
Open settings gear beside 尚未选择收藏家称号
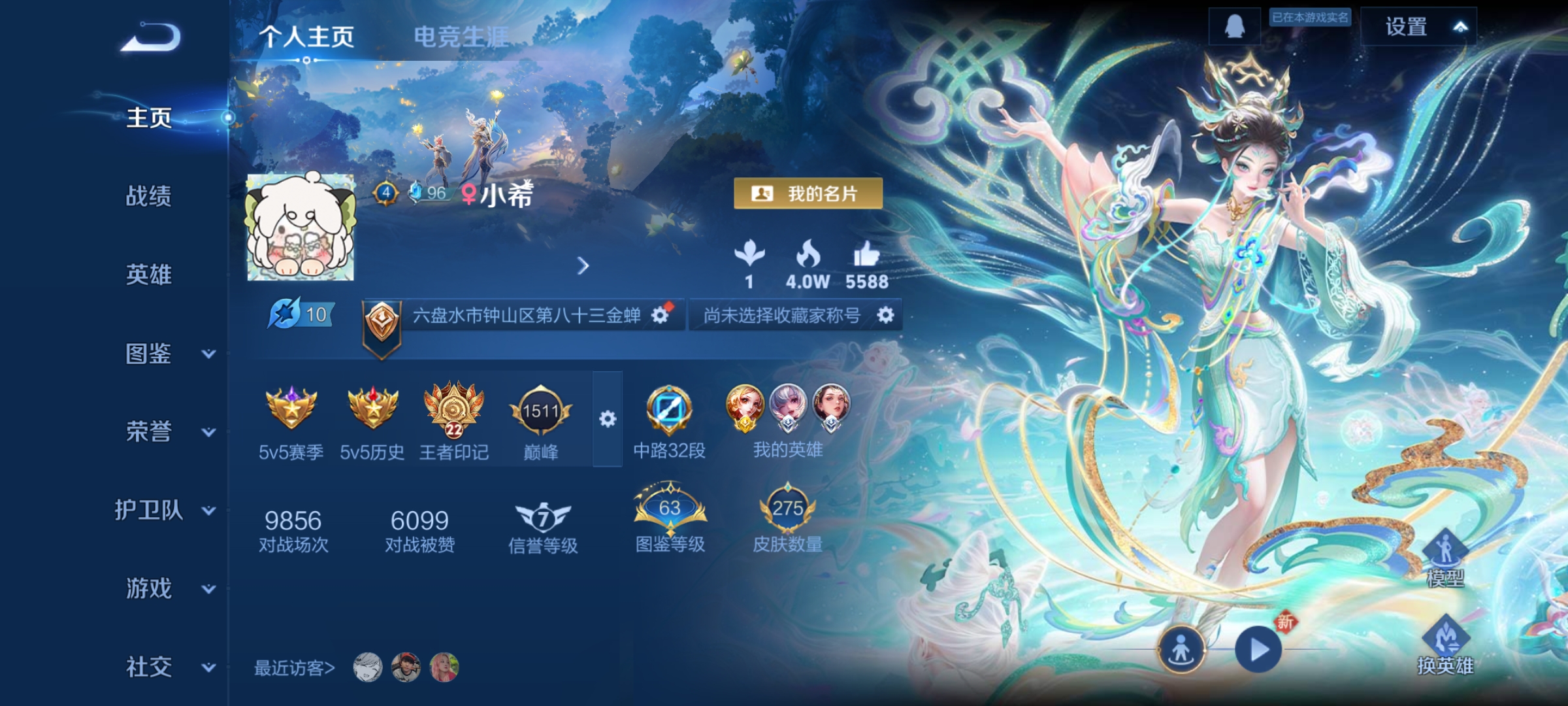pos(885,314)
